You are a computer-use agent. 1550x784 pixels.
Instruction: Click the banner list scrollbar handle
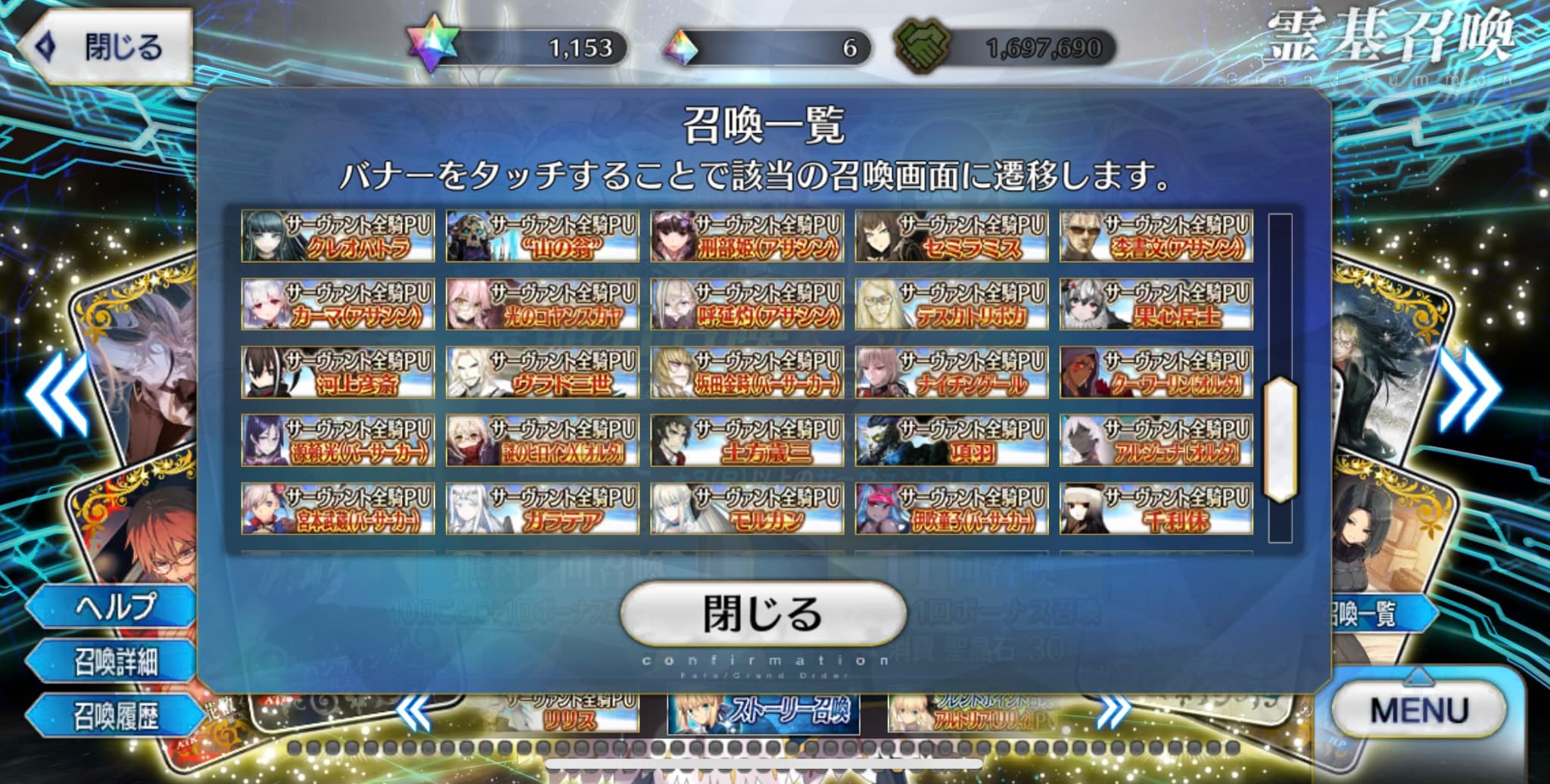coord(1280,439)
